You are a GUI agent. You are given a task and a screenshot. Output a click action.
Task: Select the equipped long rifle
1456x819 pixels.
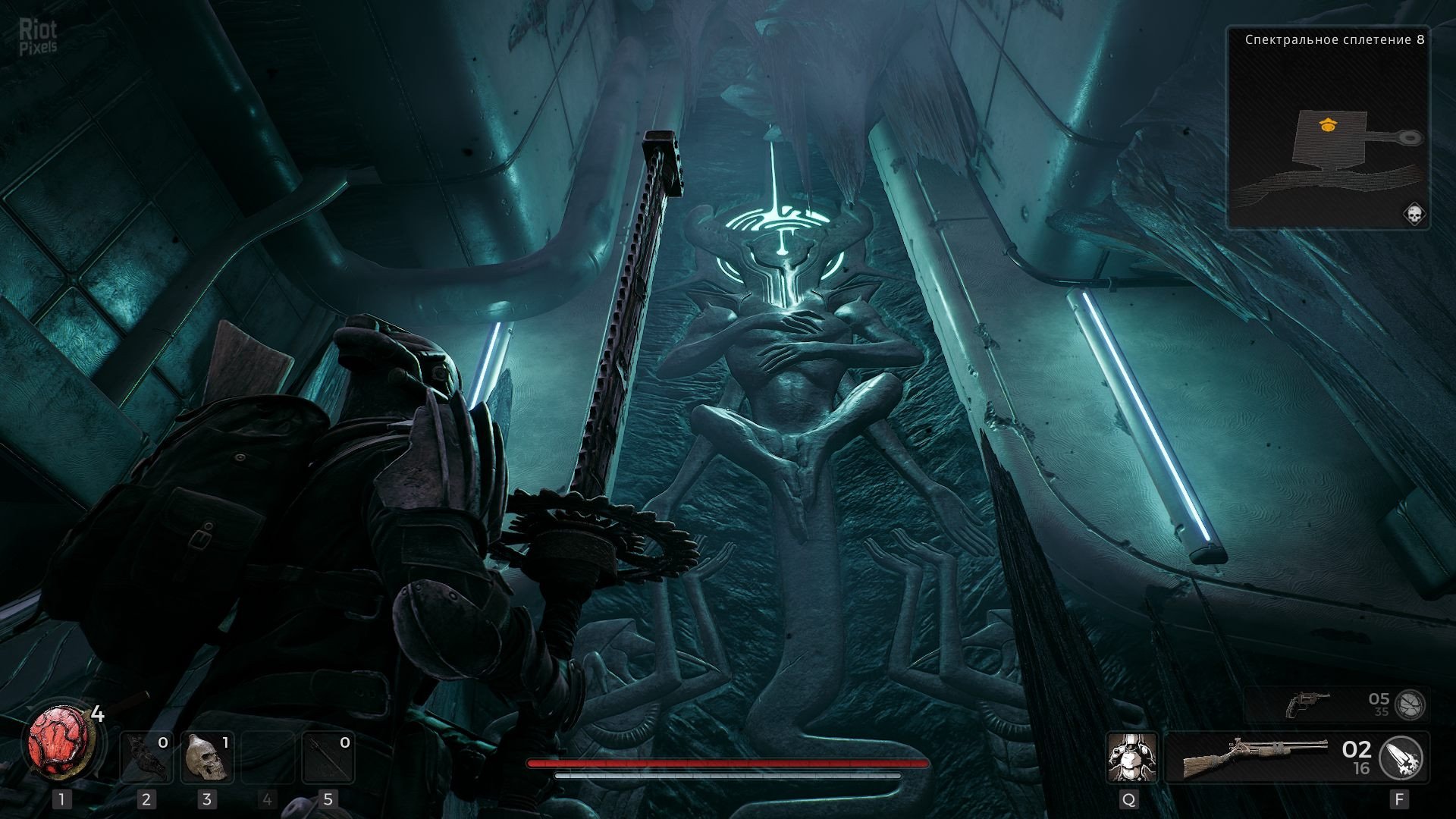coord(1255,757)
